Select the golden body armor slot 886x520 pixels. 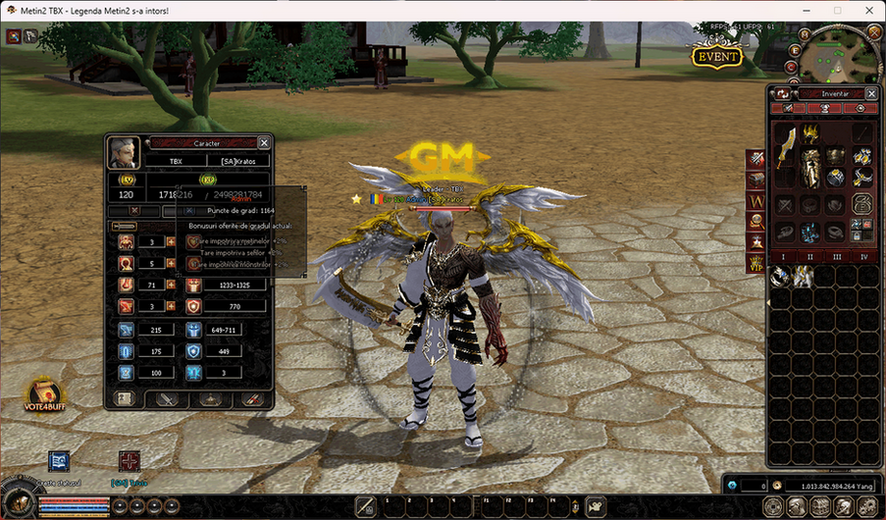pyautogui.click(x=811, y=168)
